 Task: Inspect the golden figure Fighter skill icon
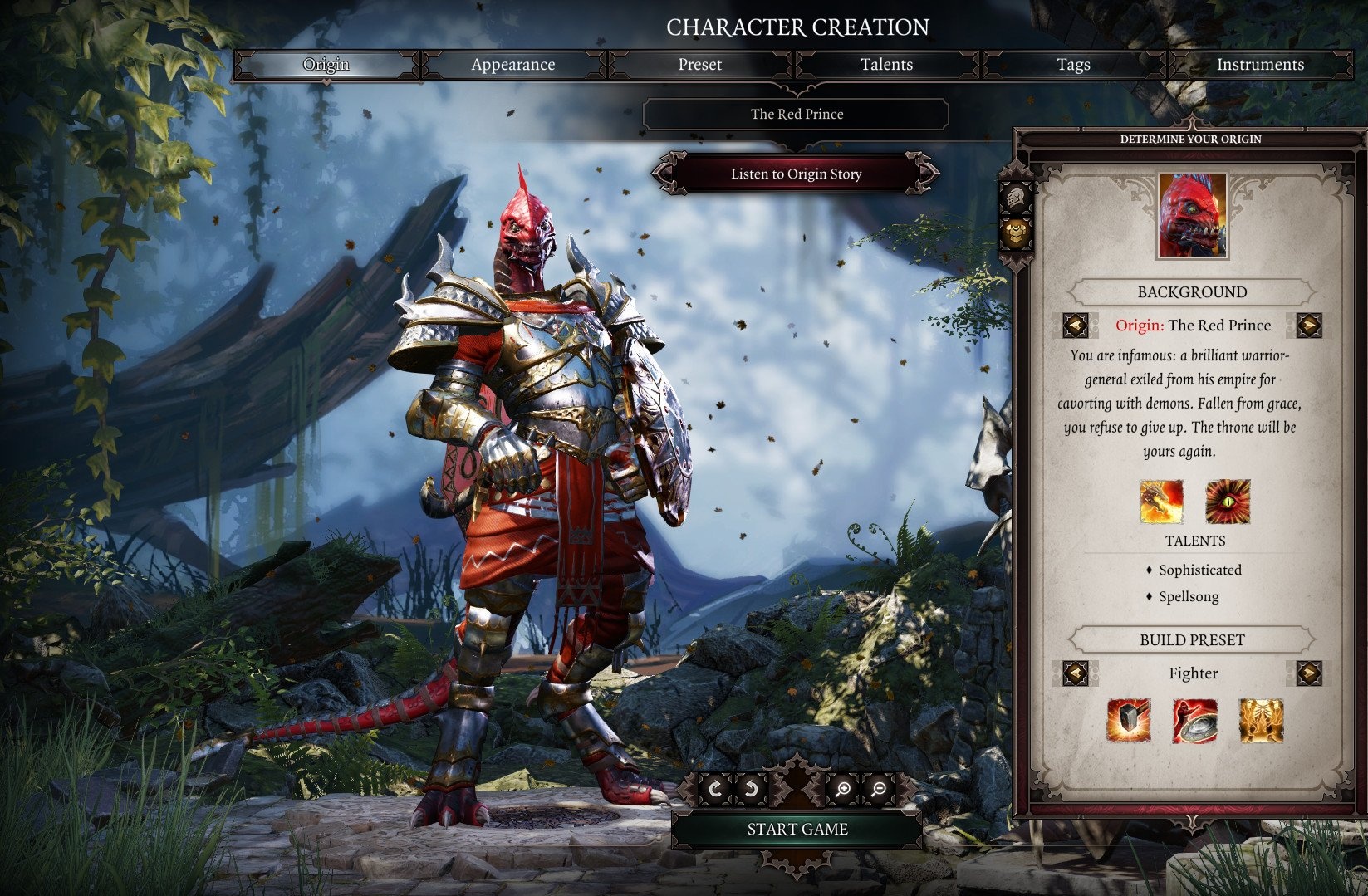coord(1261,720)
